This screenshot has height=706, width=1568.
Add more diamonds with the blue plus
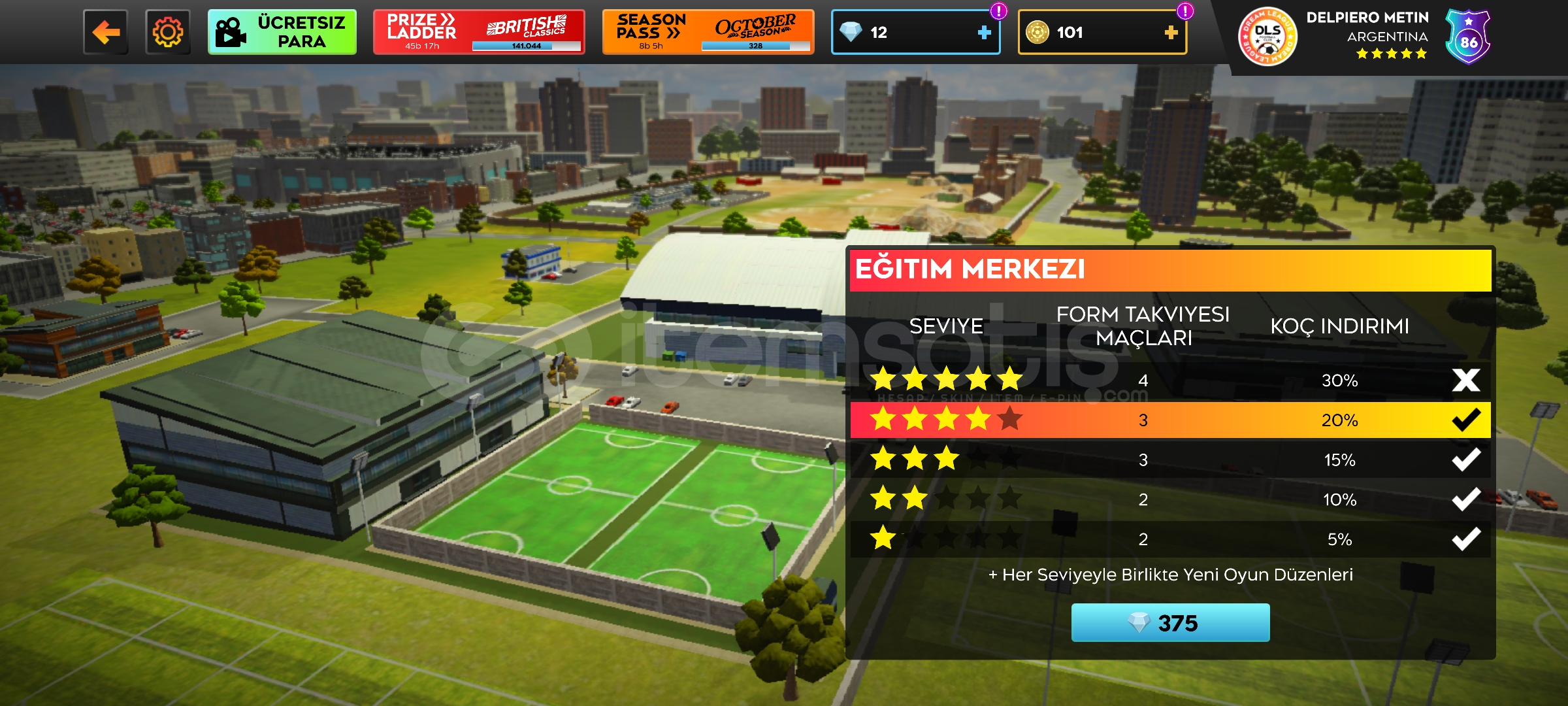point(984,32)
